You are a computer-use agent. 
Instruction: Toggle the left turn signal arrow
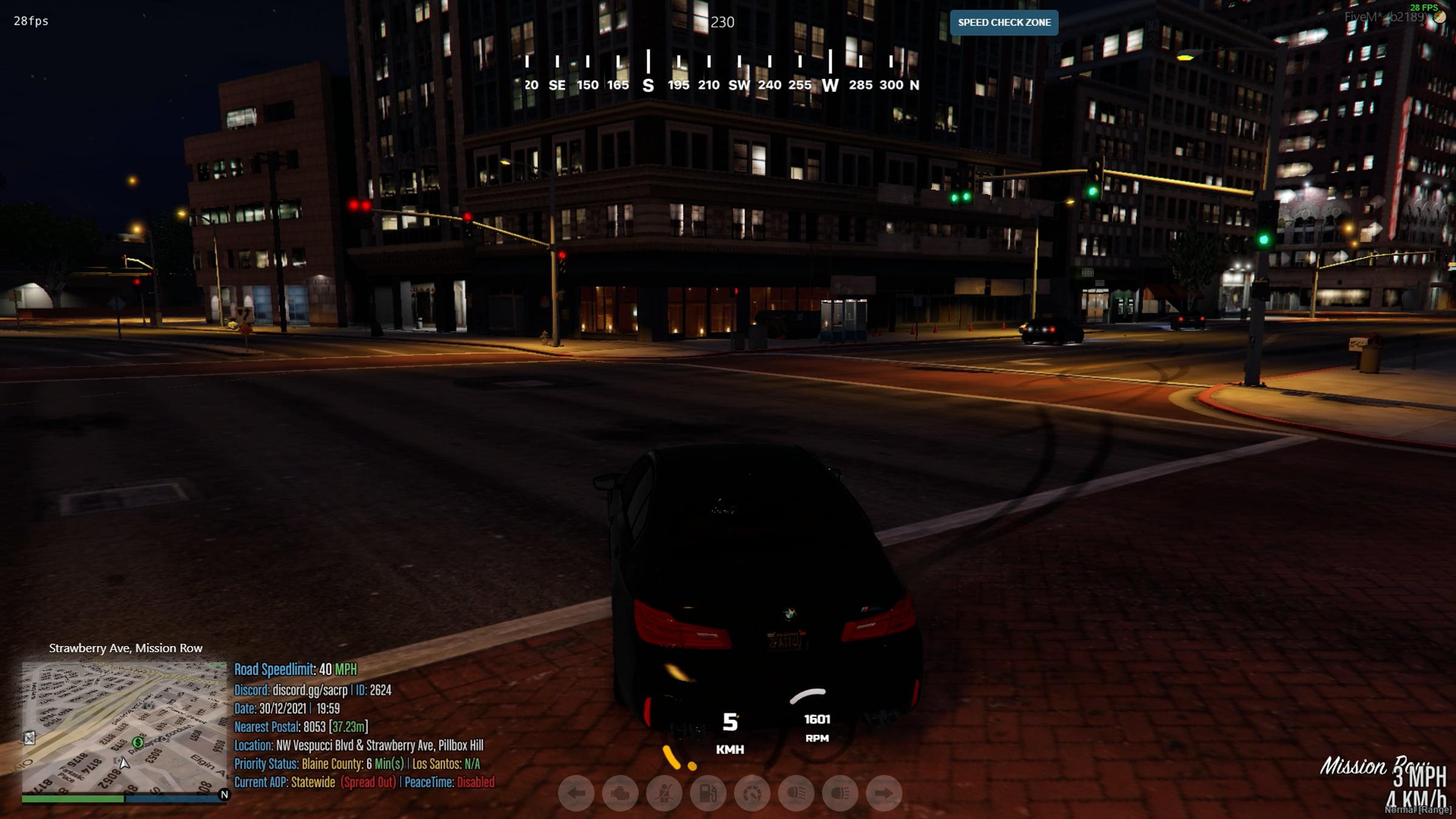tap(576, 793)
